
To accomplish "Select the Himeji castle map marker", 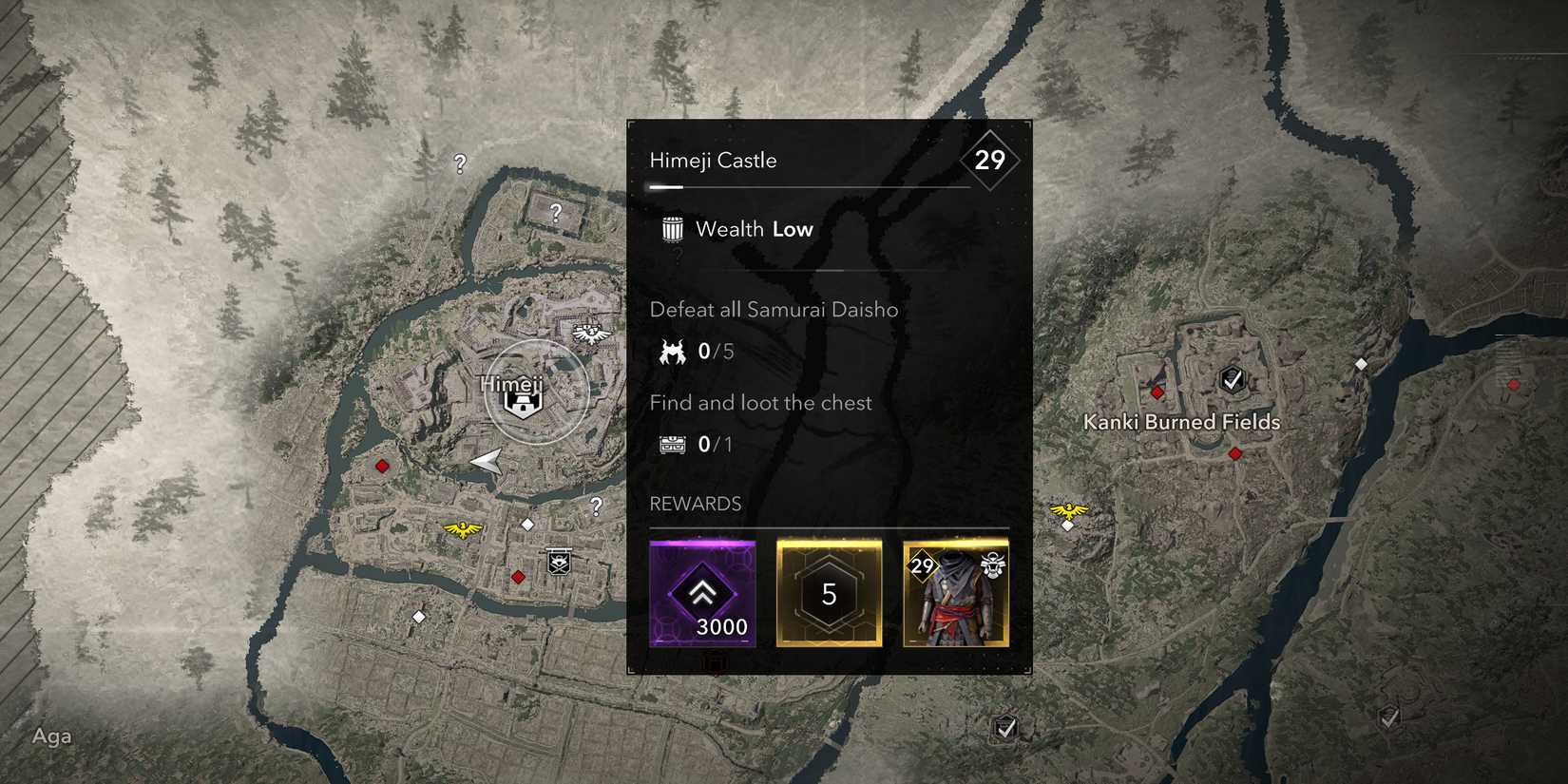I will (x=522, y=403).
